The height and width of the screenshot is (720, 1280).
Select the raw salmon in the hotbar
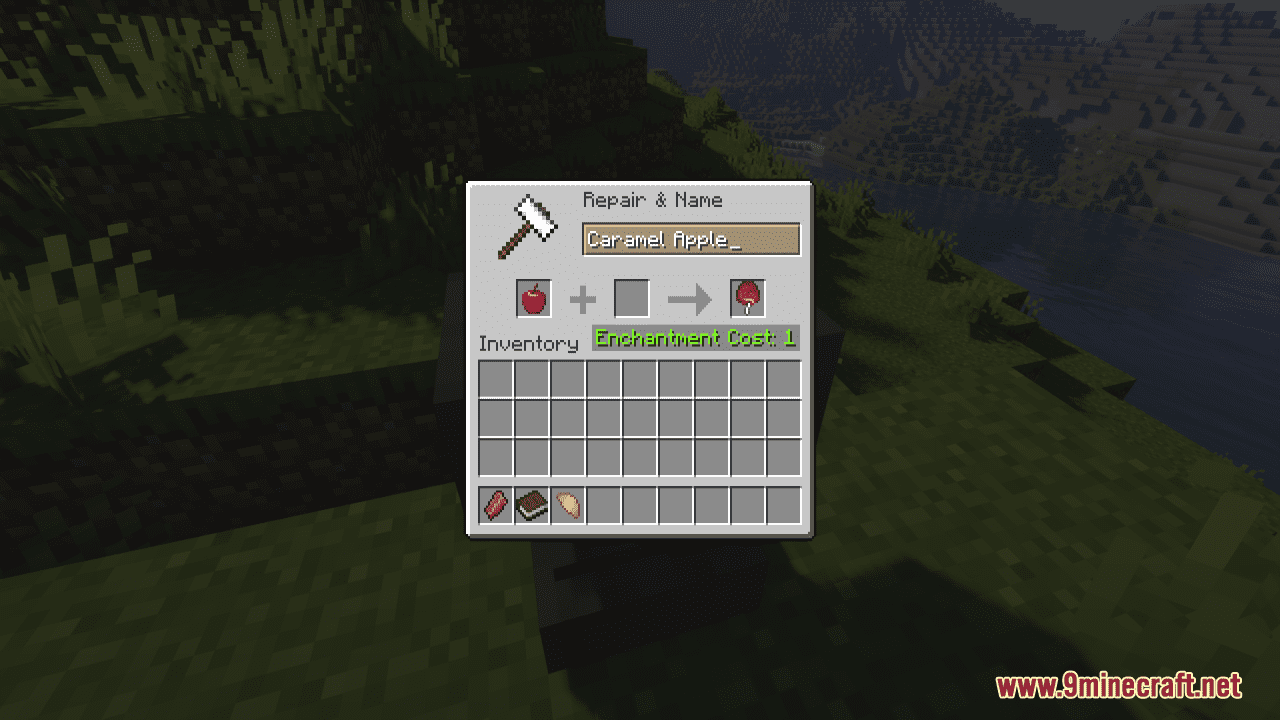coord(496,505)
